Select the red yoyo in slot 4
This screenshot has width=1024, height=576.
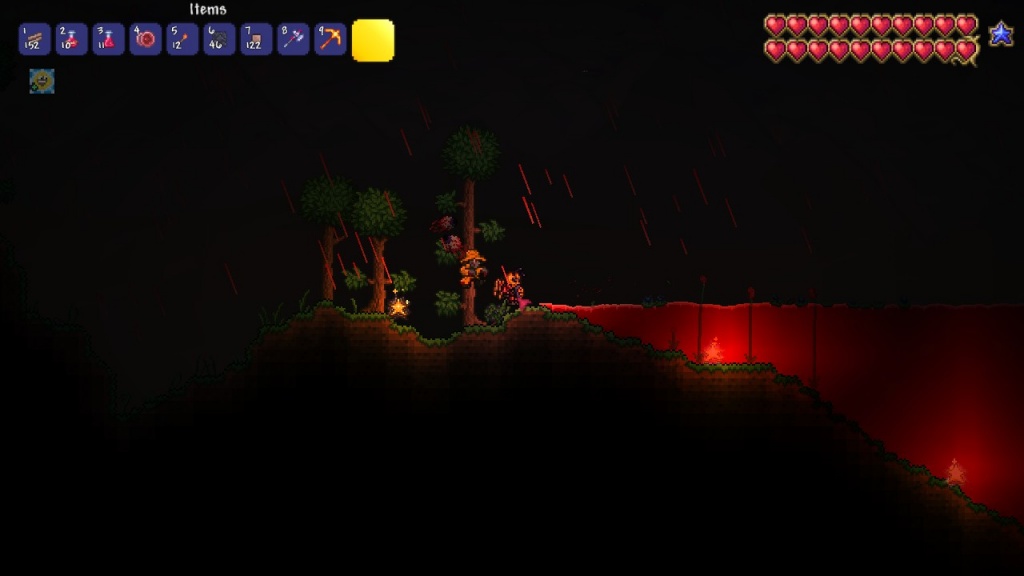[145, 39]
